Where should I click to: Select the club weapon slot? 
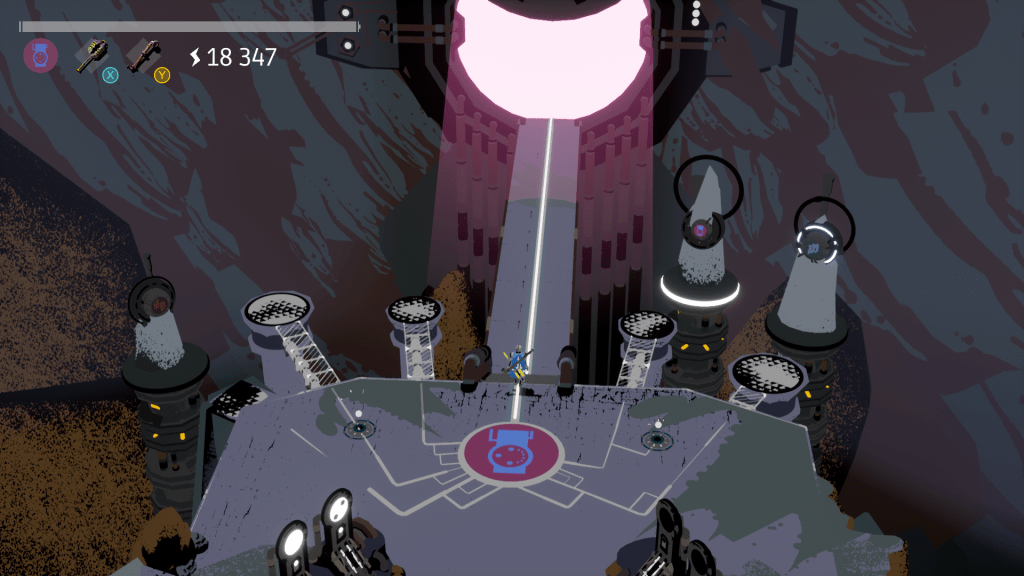tap(143, 54)
